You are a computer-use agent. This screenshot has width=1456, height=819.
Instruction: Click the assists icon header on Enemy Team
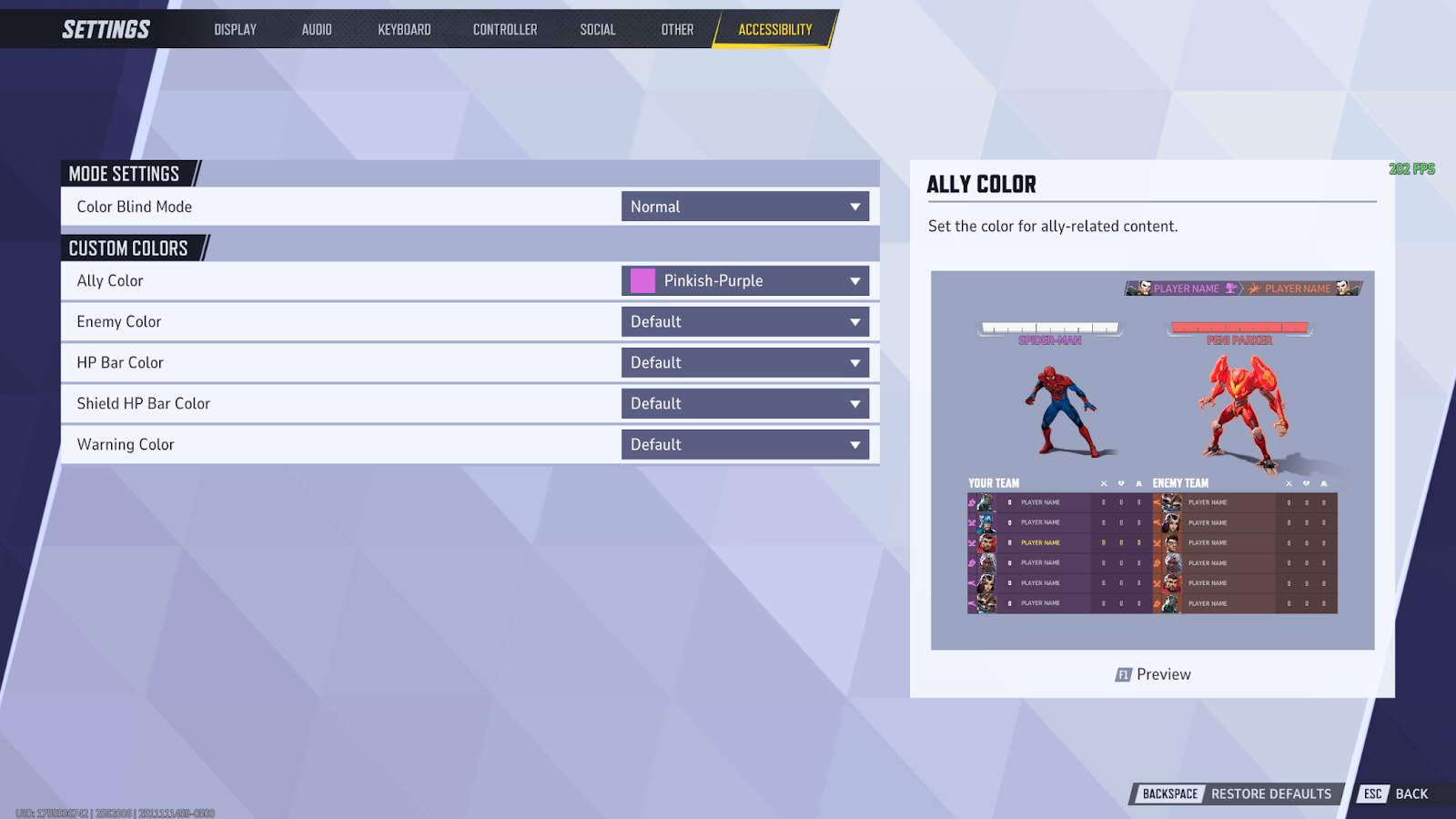(x=1324, y=483)
